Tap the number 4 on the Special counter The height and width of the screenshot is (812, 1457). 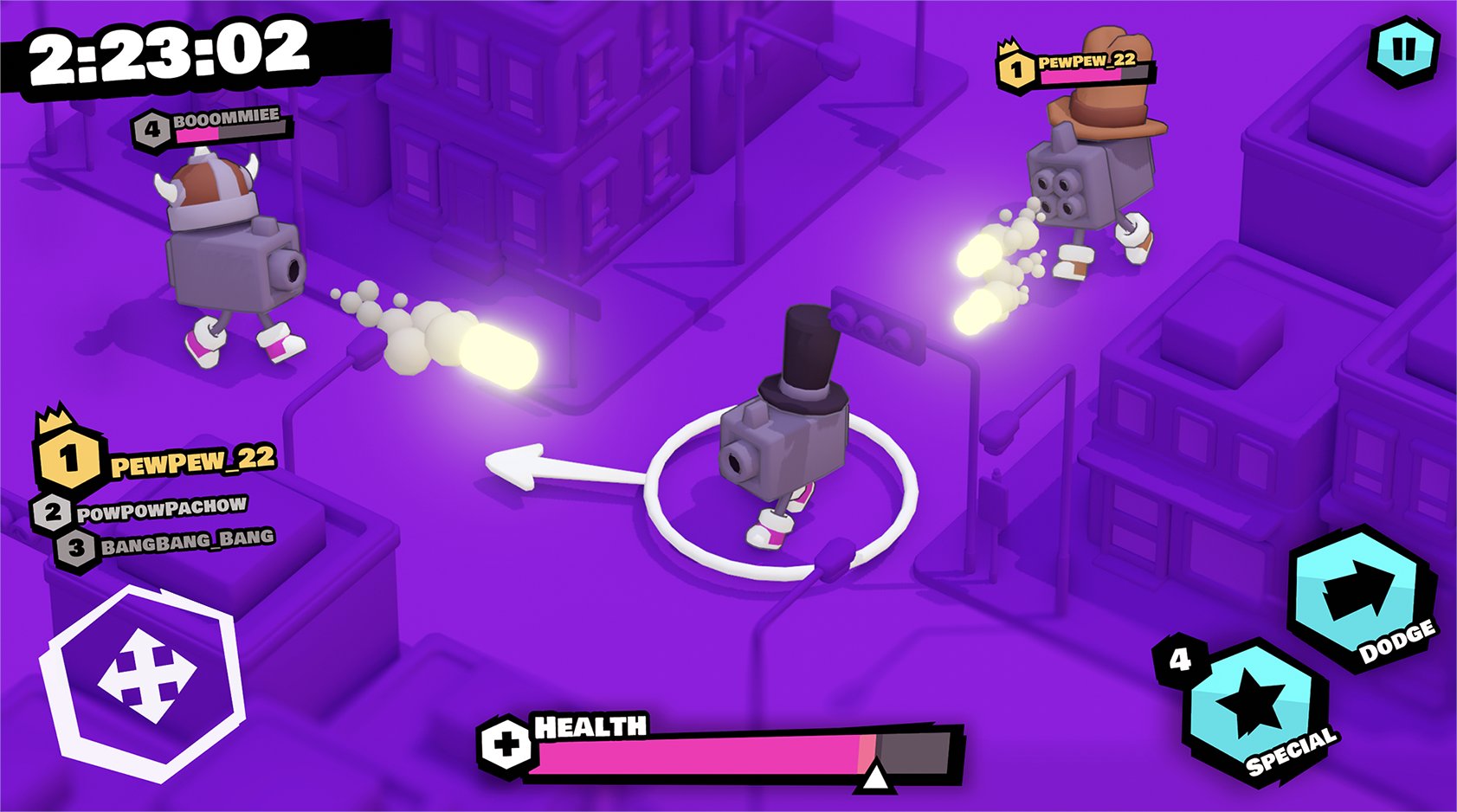click(x=1177, y=661)
